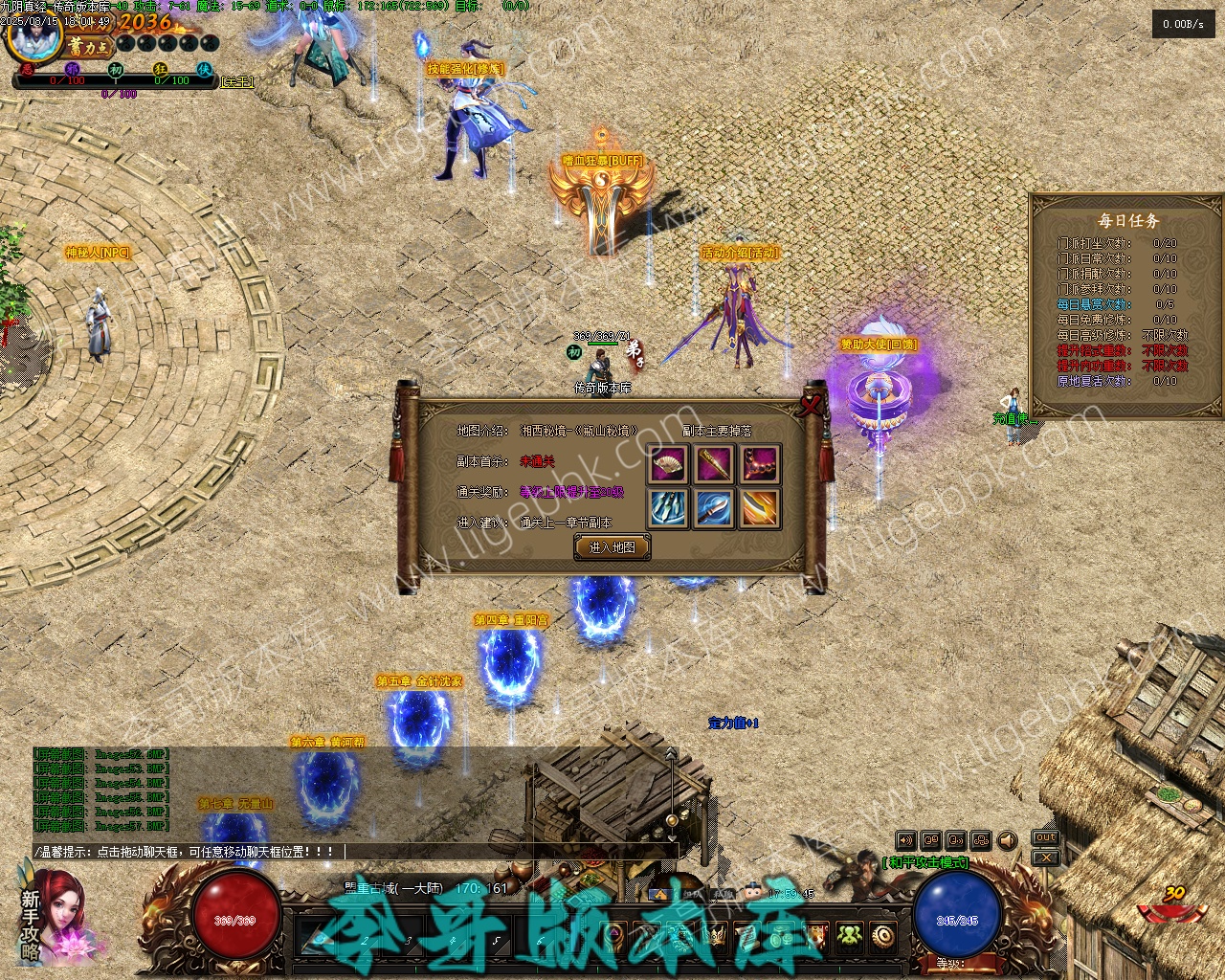Click the 'out' logout button
This screenshot has height=980, width=1225.
[x=1045, y=838]
